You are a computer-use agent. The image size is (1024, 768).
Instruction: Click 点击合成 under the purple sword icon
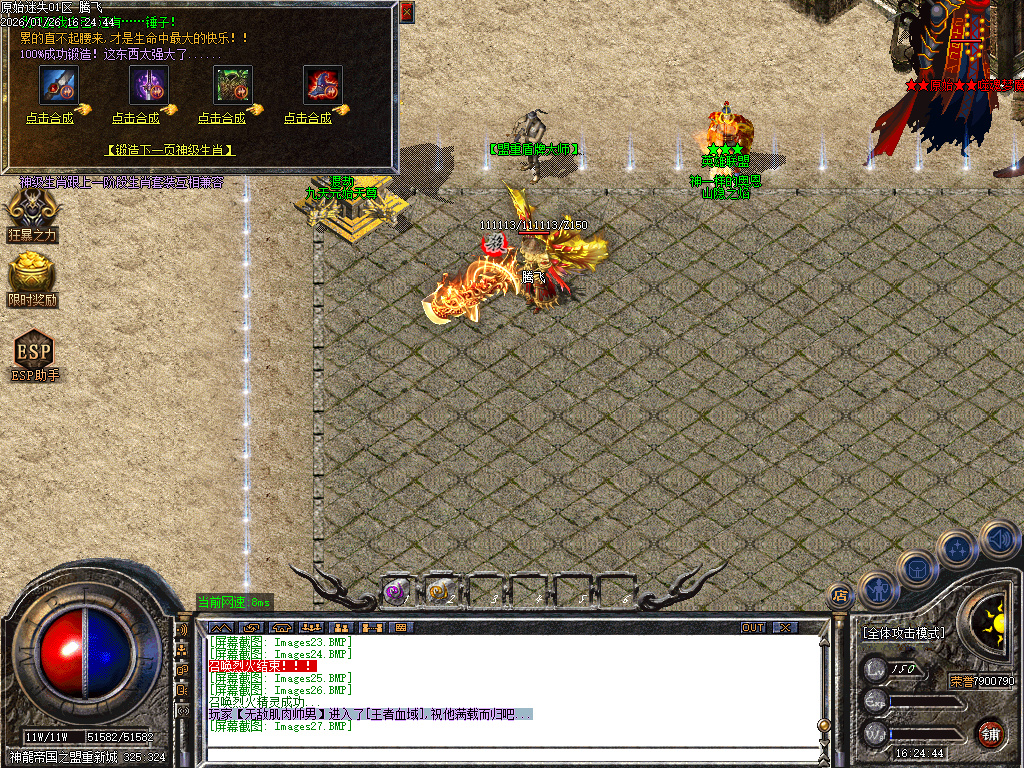point(136,118)
